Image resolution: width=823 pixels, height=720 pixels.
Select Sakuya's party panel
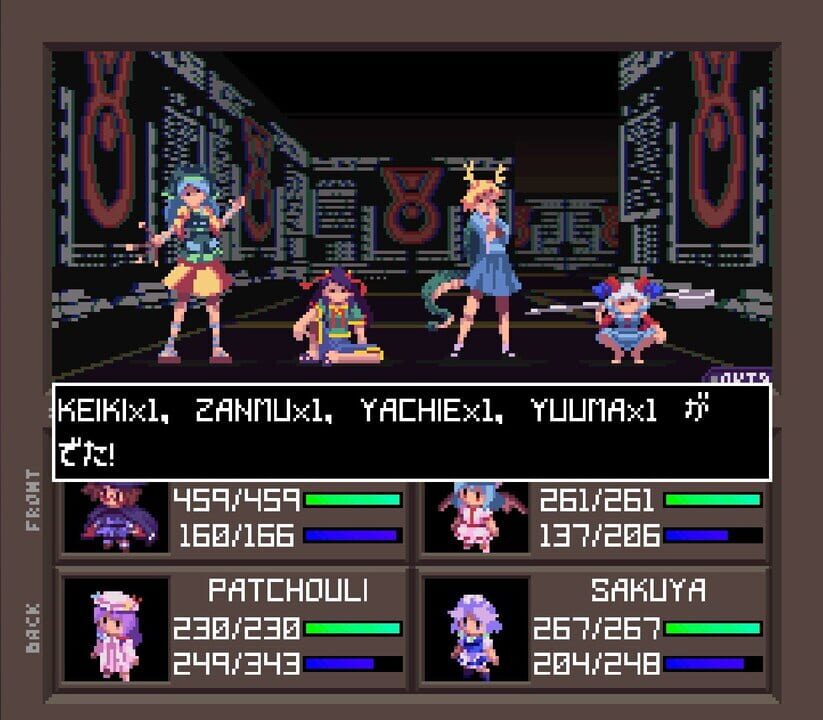tap(593, 628)
